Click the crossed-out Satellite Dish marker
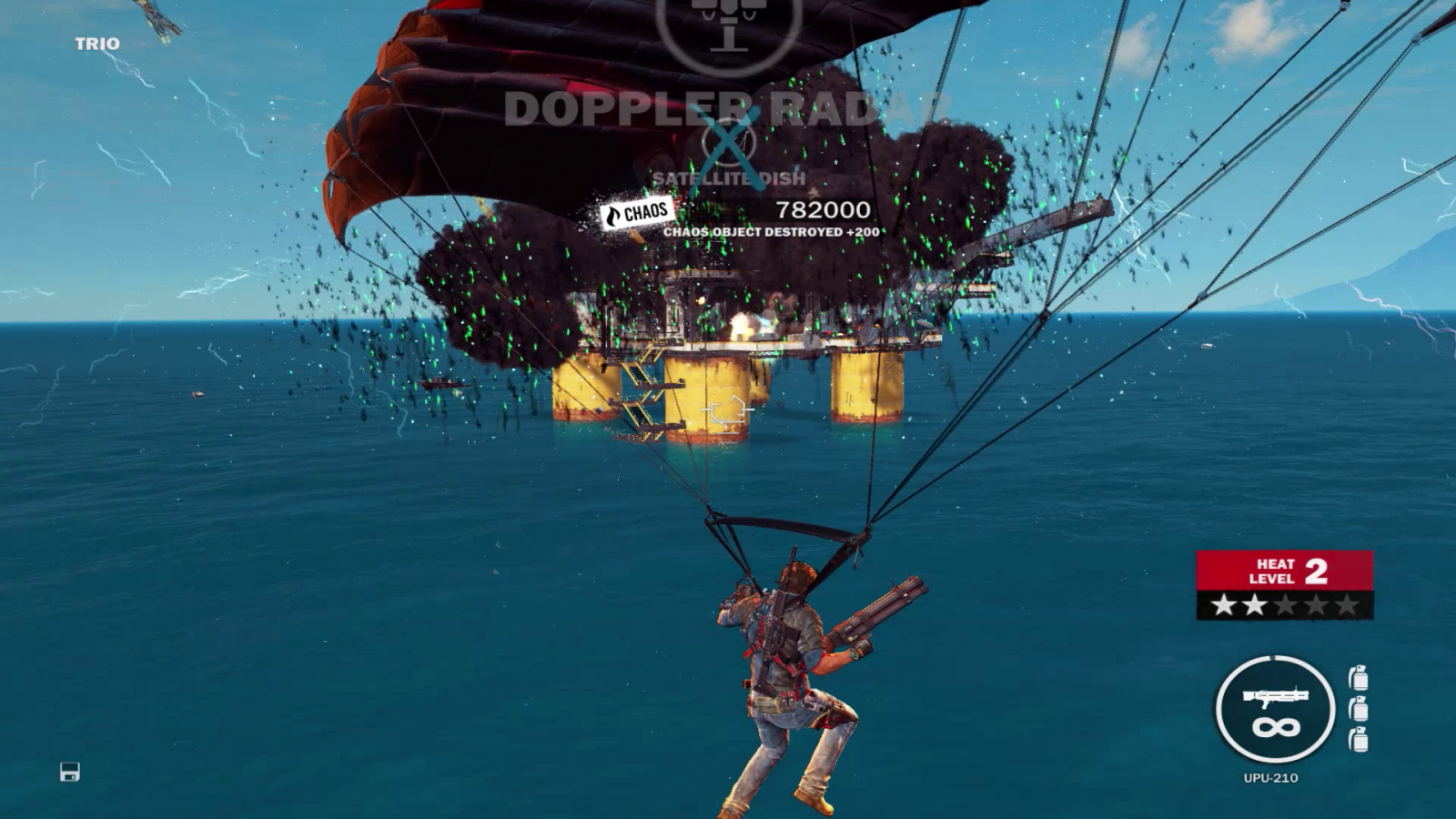The image size is (1456, 819). [728, 144]
